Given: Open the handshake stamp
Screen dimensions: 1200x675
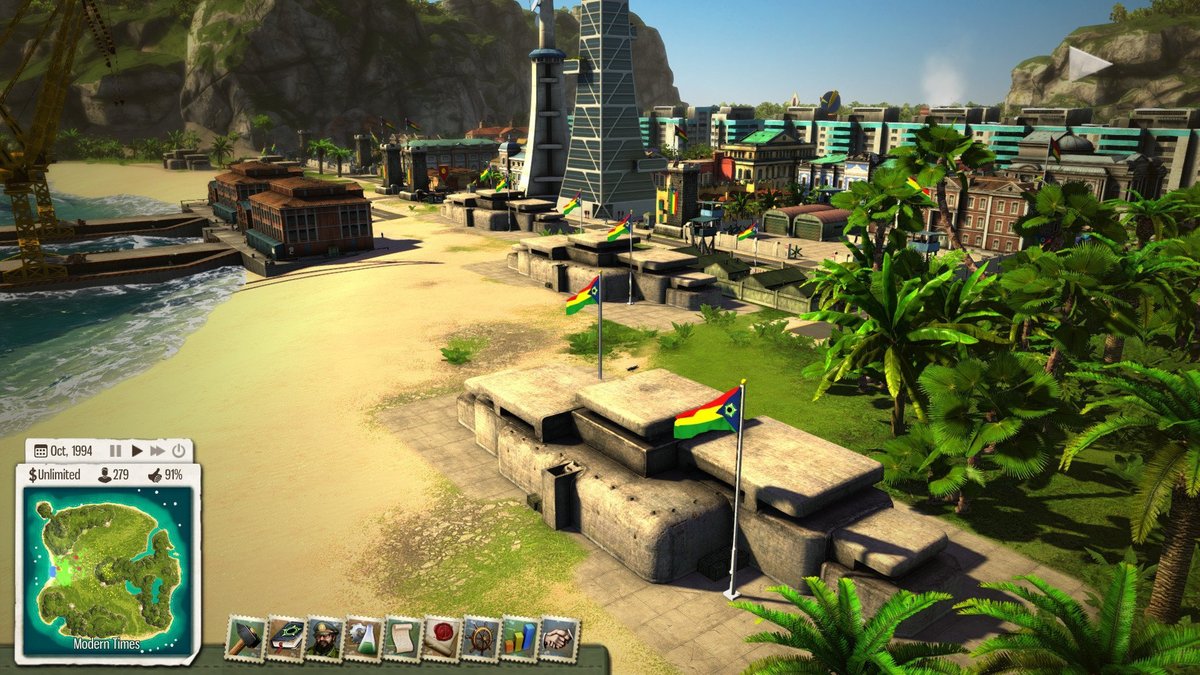Looking at the screenshot, I should pos(558,638).
